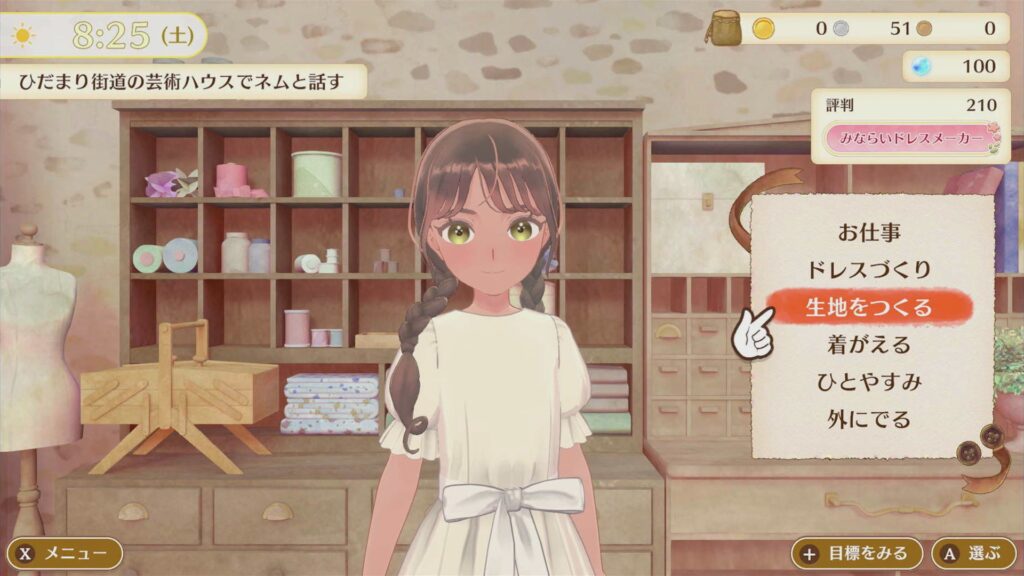Select ひとやすみ to take a break

[868, 381]
